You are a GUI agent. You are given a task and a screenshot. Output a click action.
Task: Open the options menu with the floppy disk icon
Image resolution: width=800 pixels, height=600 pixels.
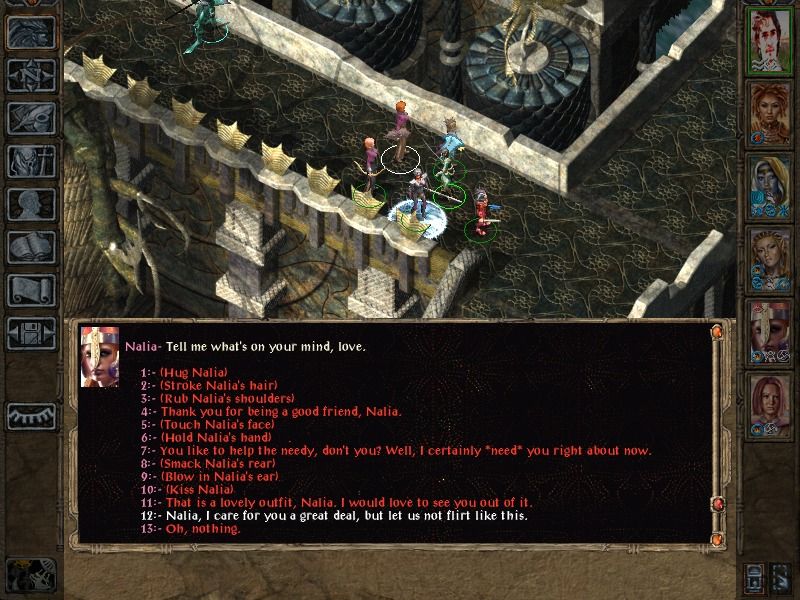(31, 333)
